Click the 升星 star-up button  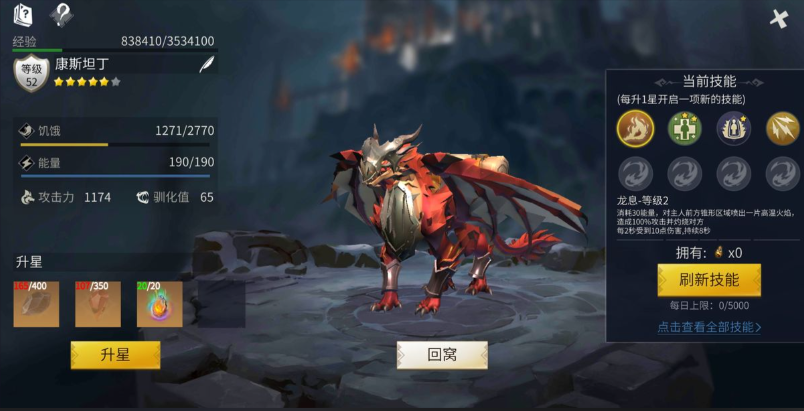click(115, 355)
